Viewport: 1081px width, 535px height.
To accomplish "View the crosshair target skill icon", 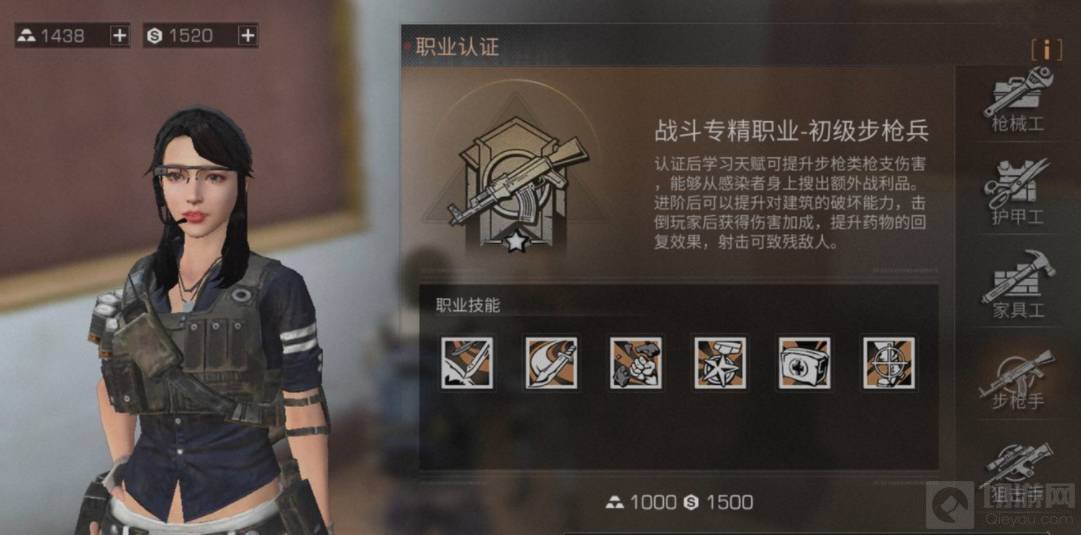I will tap(888, 362).
